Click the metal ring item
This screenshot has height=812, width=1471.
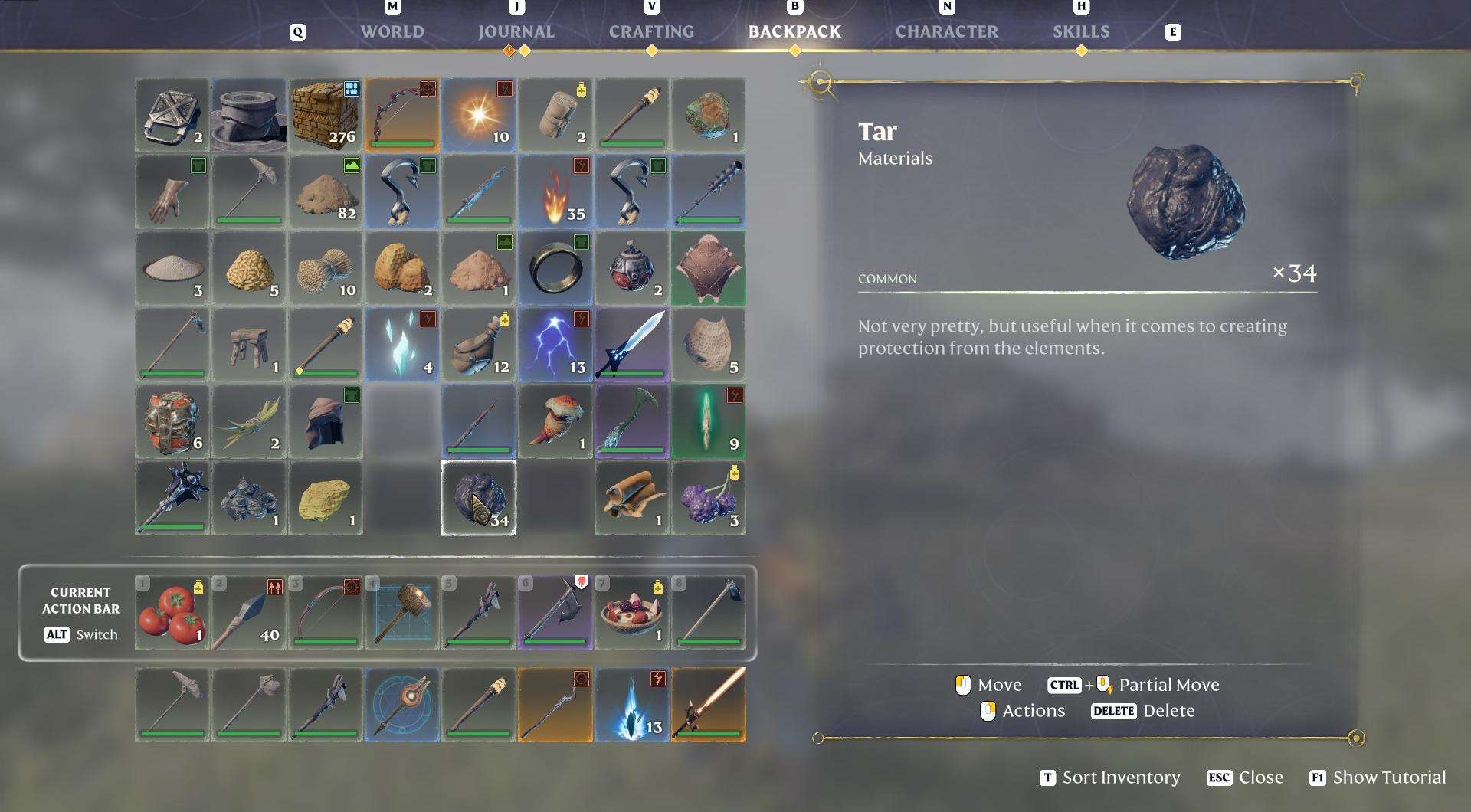pyautogui.click(x=555, y=268)
